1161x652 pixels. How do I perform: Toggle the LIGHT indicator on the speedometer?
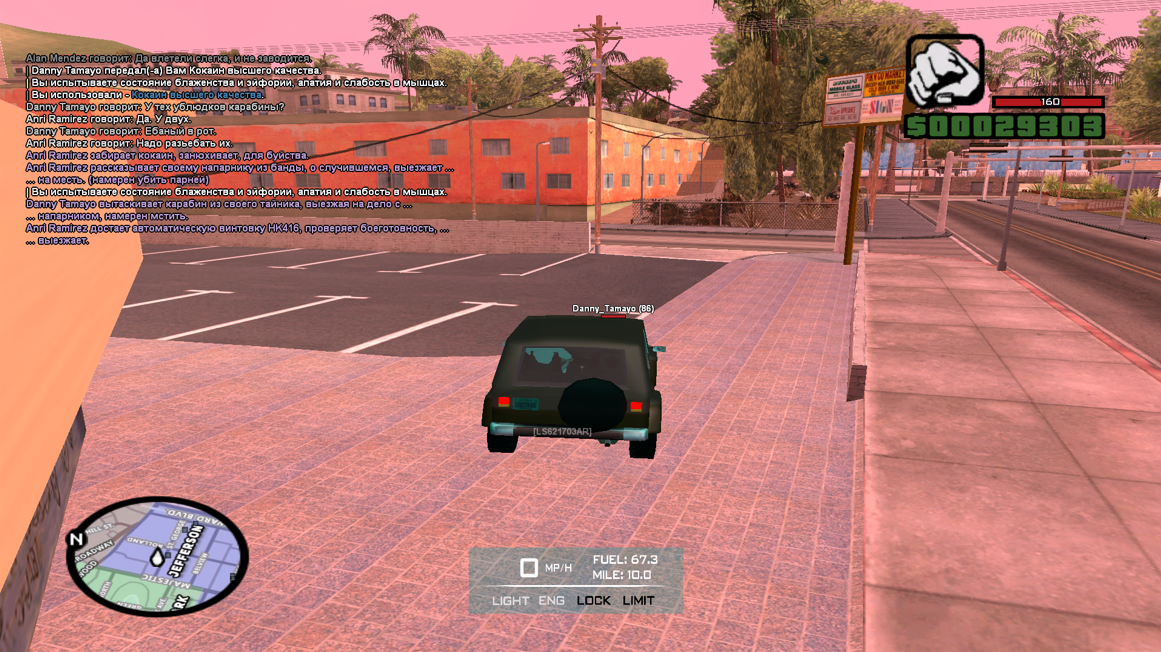click(x=510, y=601)
